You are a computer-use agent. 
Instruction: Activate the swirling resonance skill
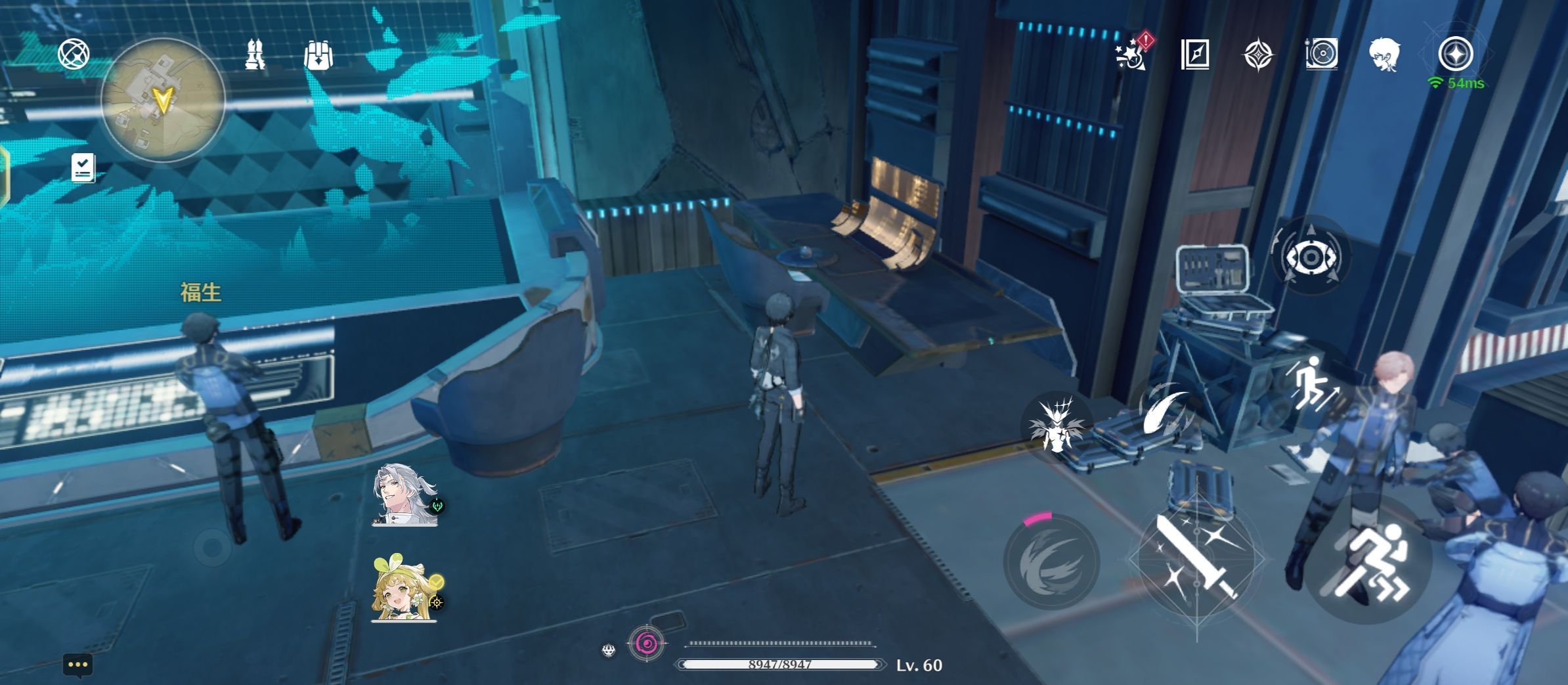point(1052,562)
